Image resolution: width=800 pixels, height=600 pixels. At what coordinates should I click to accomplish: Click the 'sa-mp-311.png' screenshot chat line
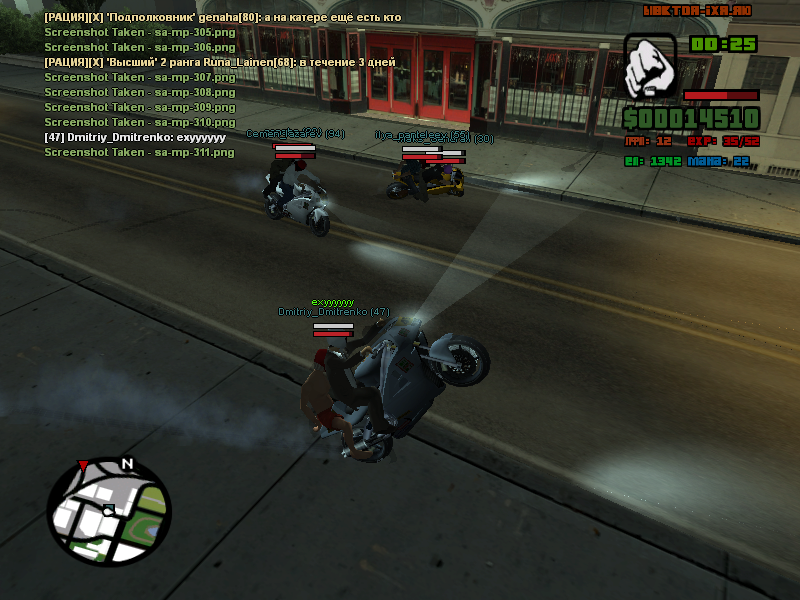139,152
